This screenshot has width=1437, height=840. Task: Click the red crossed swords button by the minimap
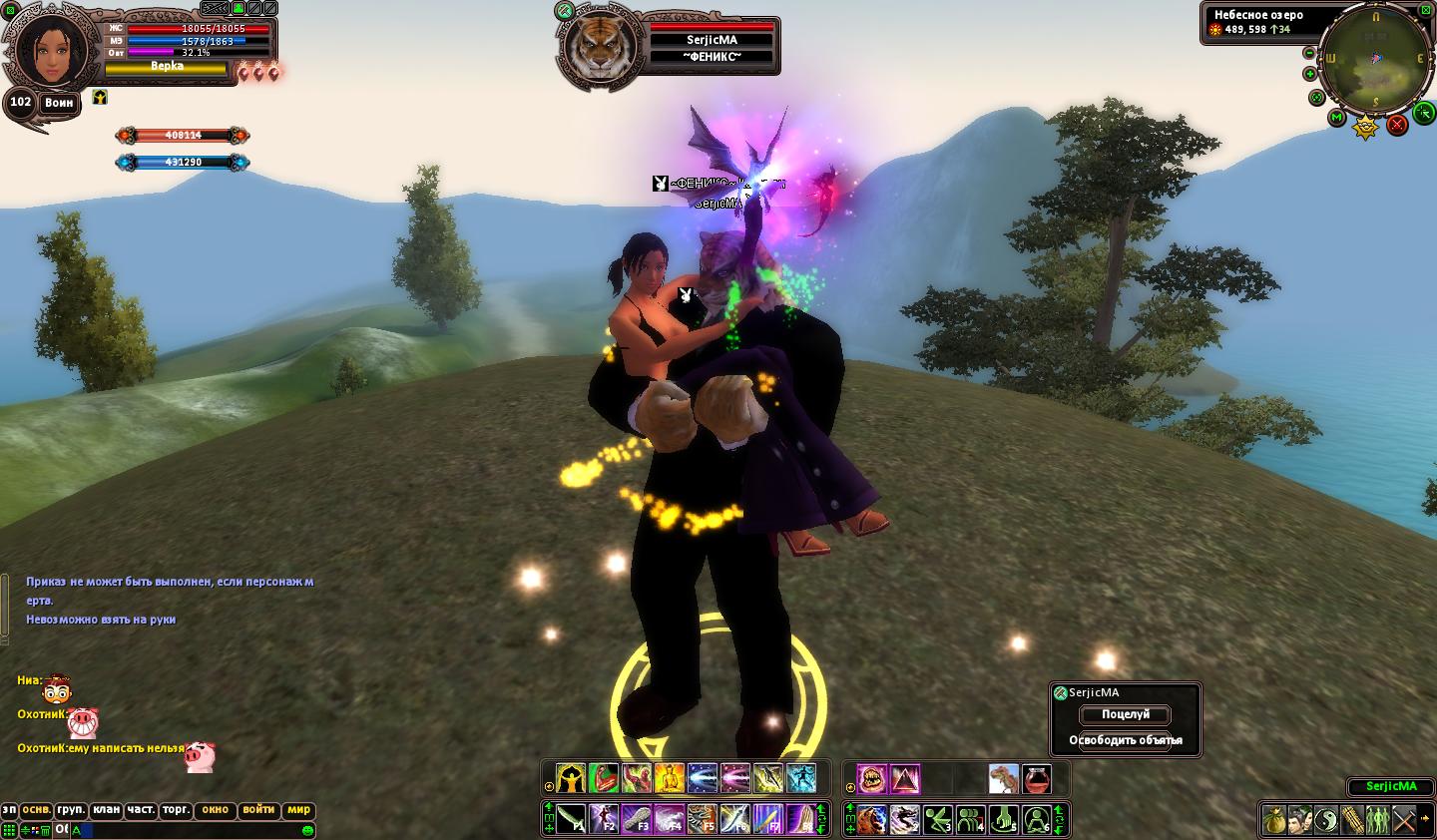coord(1397,125)
